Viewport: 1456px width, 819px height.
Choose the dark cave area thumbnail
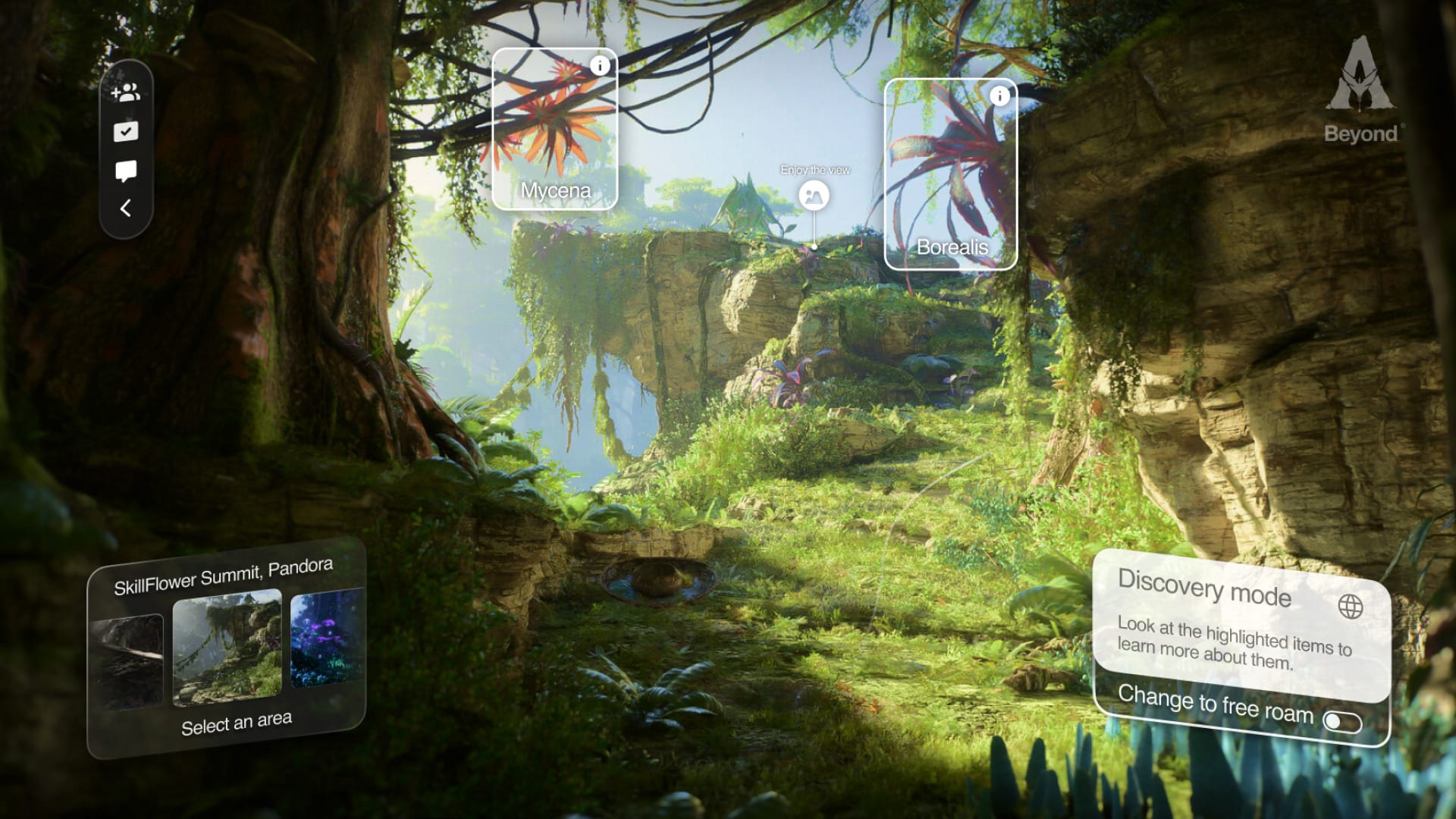coord(127,661)
